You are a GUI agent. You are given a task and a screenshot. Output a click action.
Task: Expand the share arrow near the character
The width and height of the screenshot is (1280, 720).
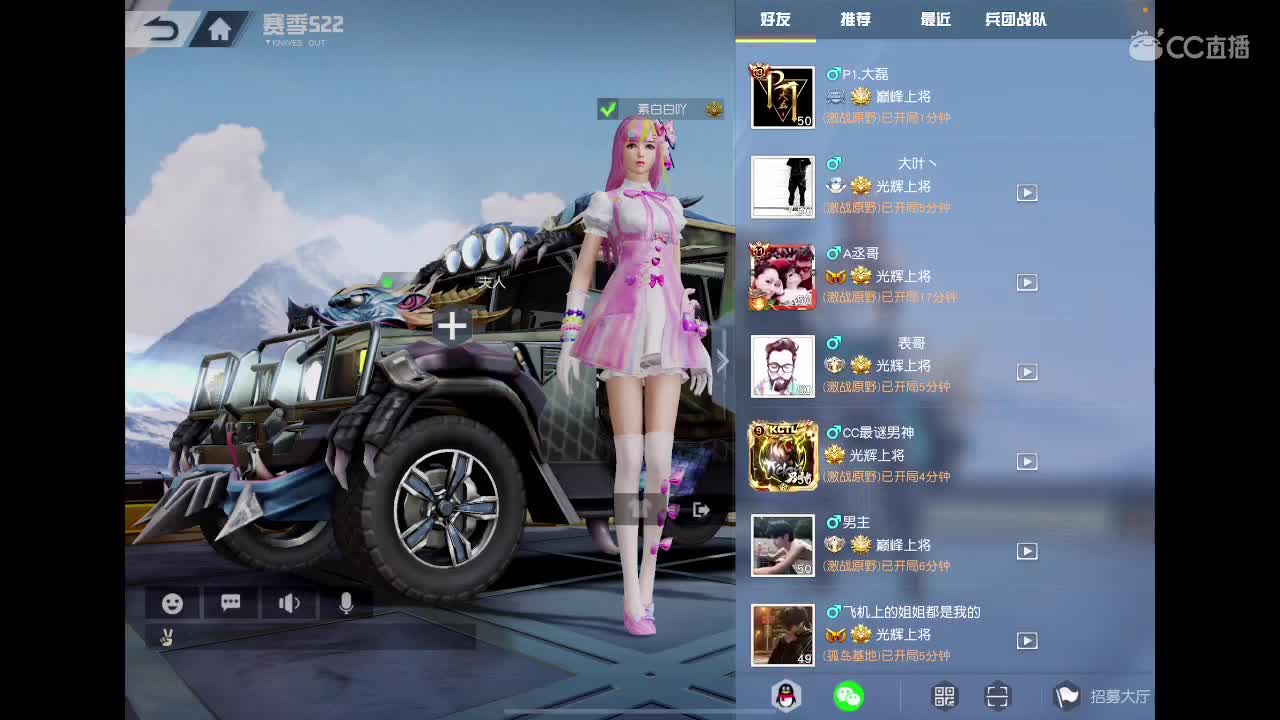[x=700, y=510]
